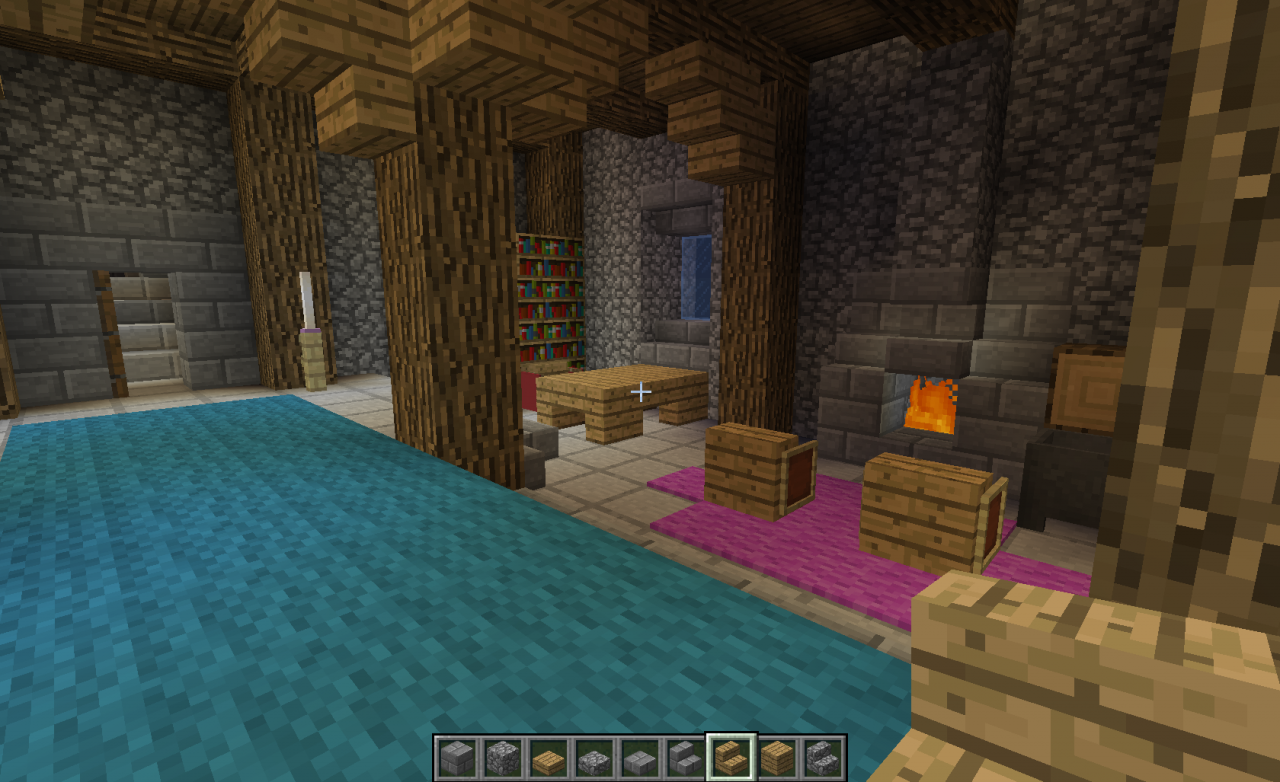Select the wooden planks block slot
This screenshot has height=782, width=1280.
click(x=777, y=758)
